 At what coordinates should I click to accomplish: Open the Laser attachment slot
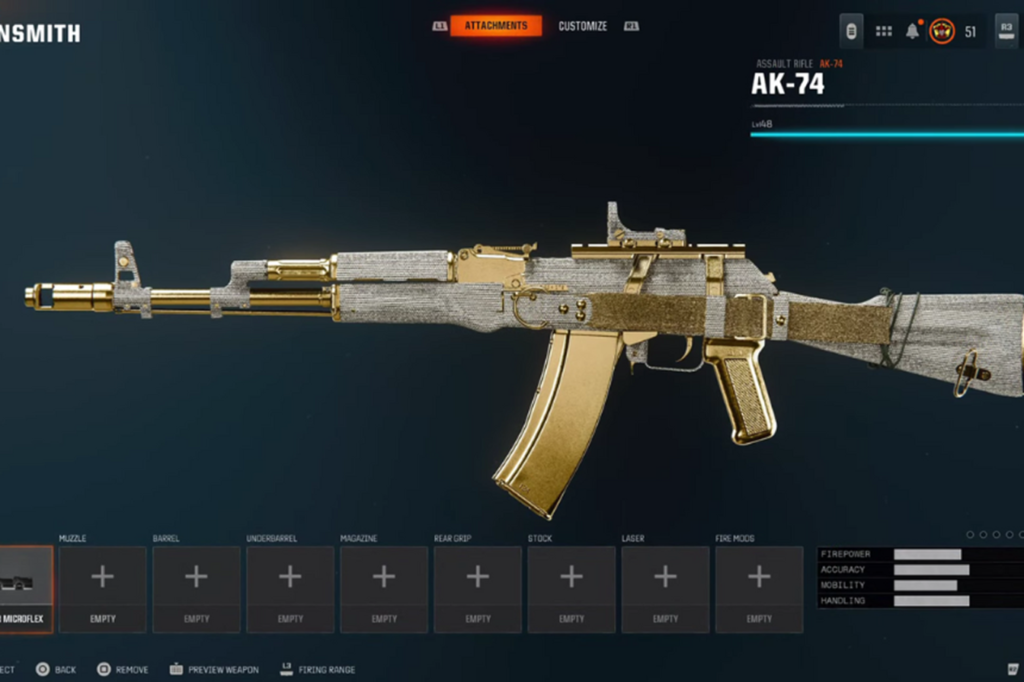coord(665,588)
